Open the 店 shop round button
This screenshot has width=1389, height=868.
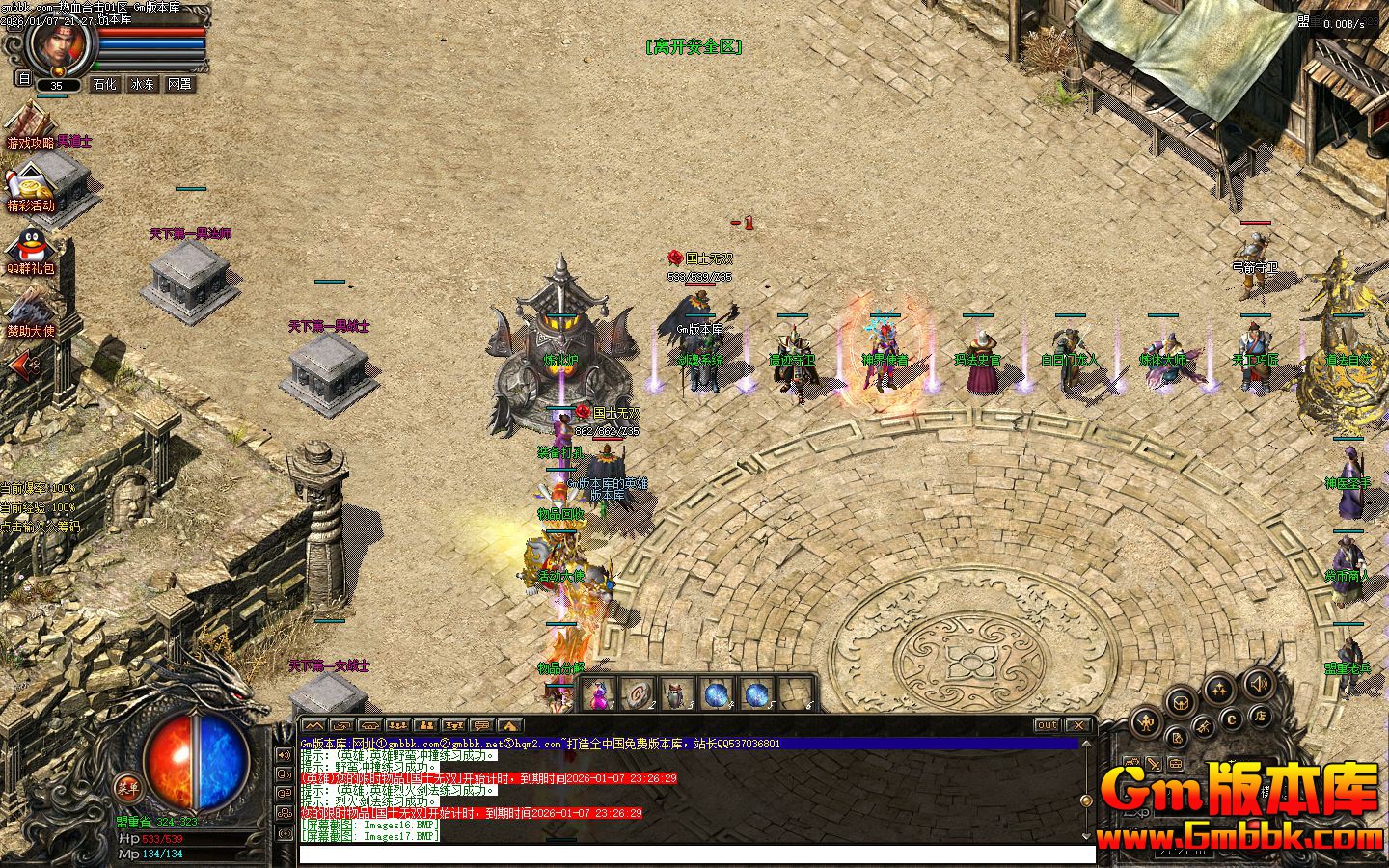point(1260,716)
